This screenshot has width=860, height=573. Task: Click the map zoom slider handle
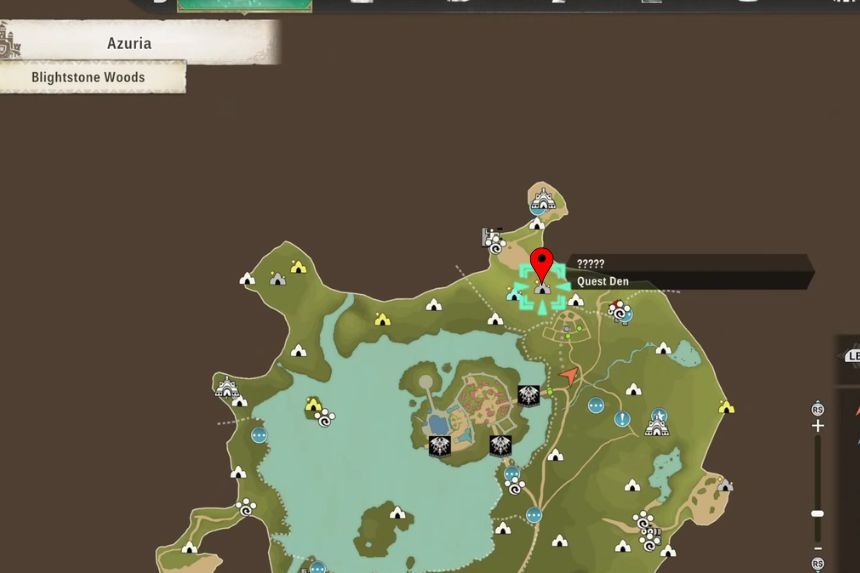point(818,513)
